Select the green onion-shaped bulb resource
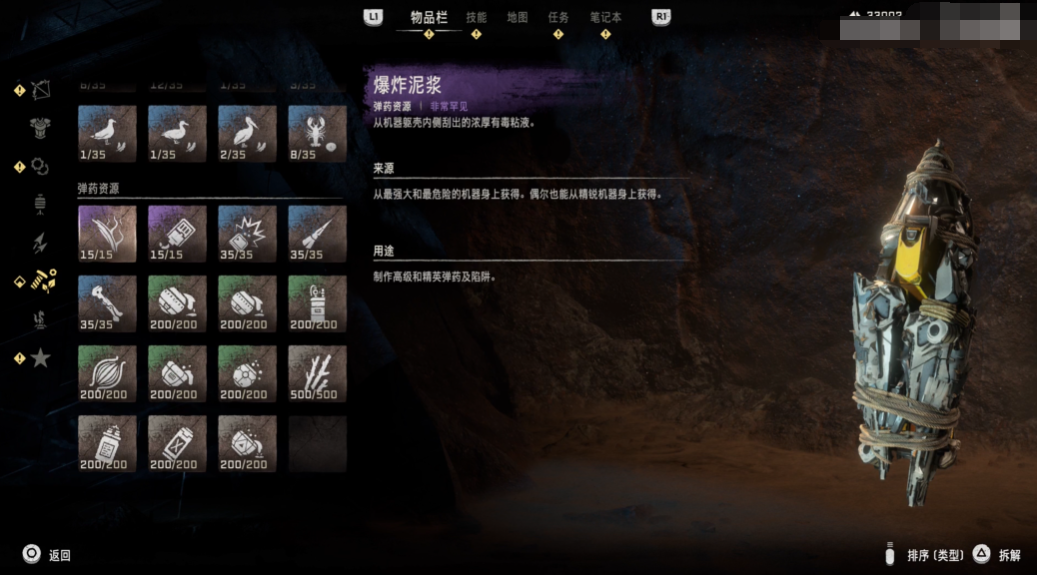 coord(107,373)
